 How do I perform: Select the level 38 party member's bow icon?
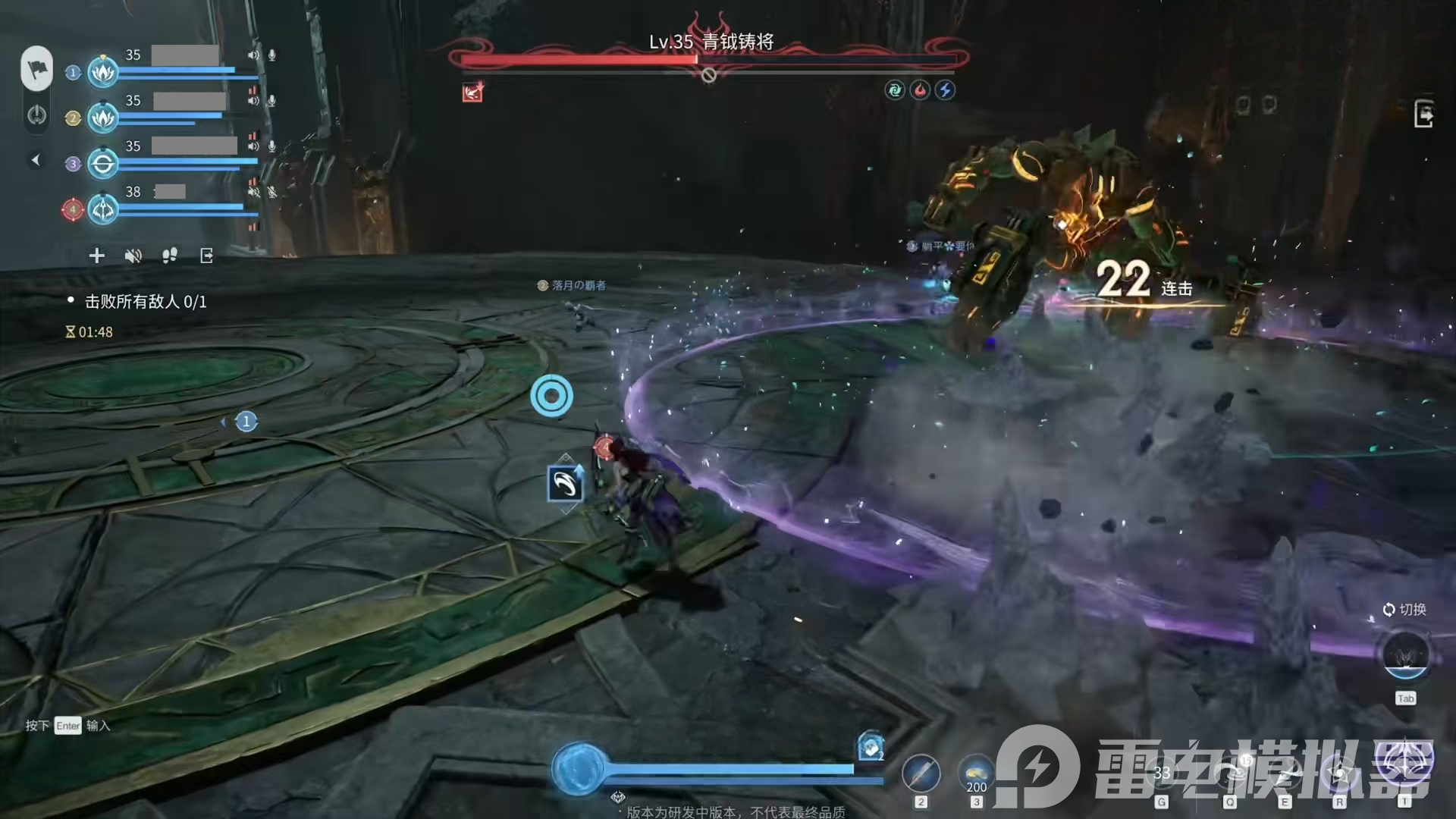coord(102,209)
